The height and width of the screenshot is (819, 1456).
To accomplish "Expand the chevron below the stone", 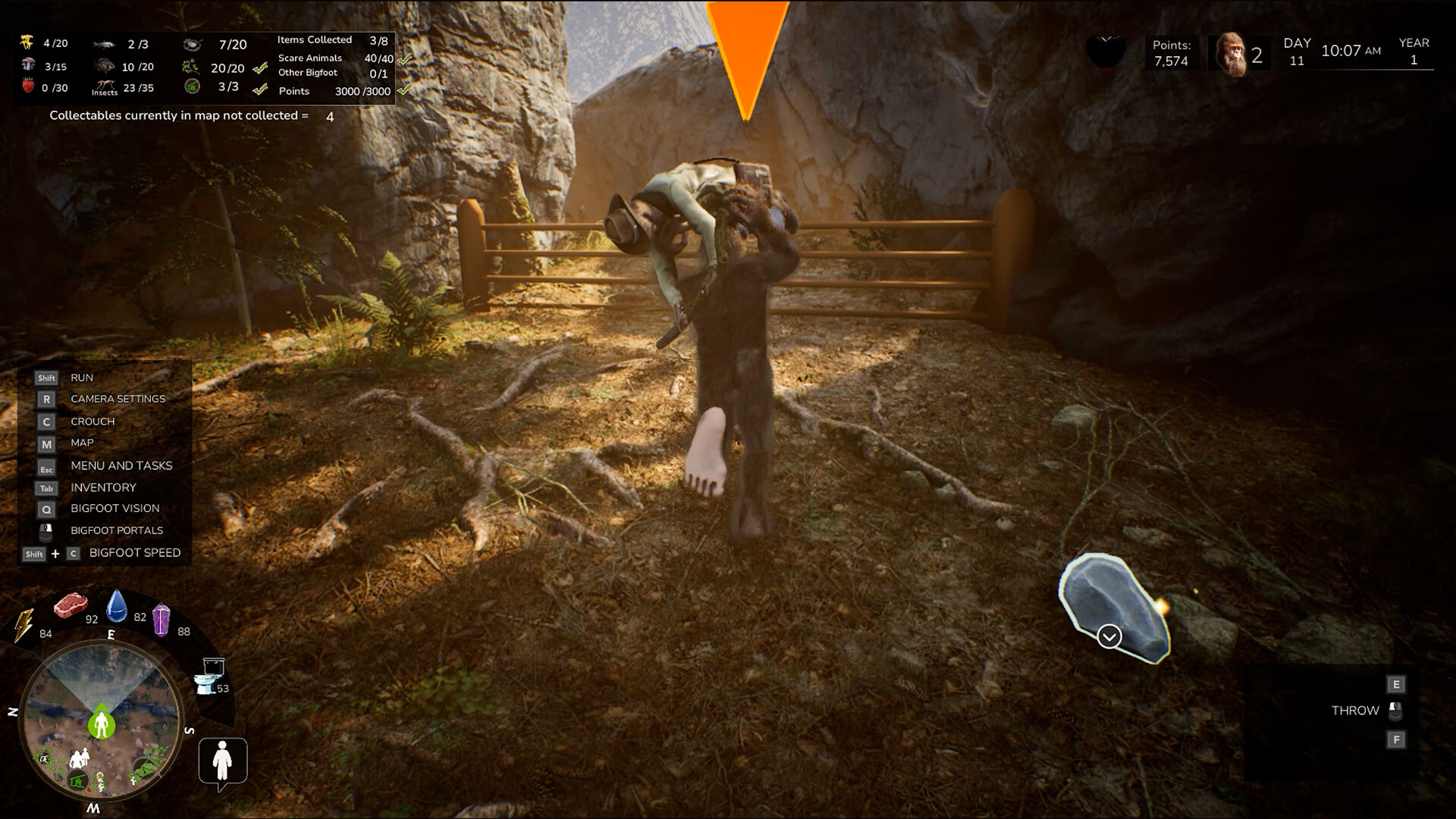I will [1109, 637].
